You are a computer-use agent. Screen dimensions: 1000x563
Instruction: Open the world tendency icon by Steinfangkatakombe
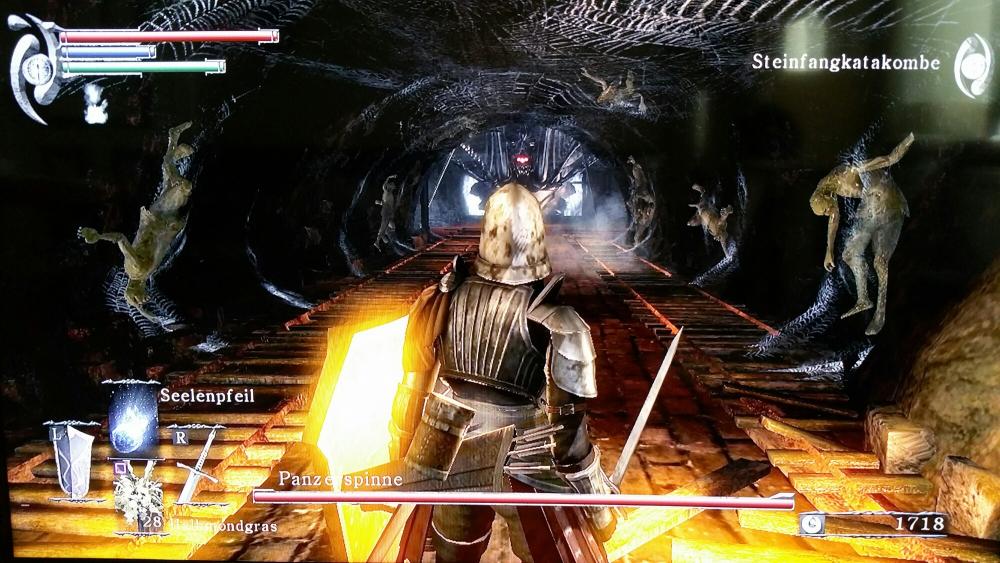point(972,65)
